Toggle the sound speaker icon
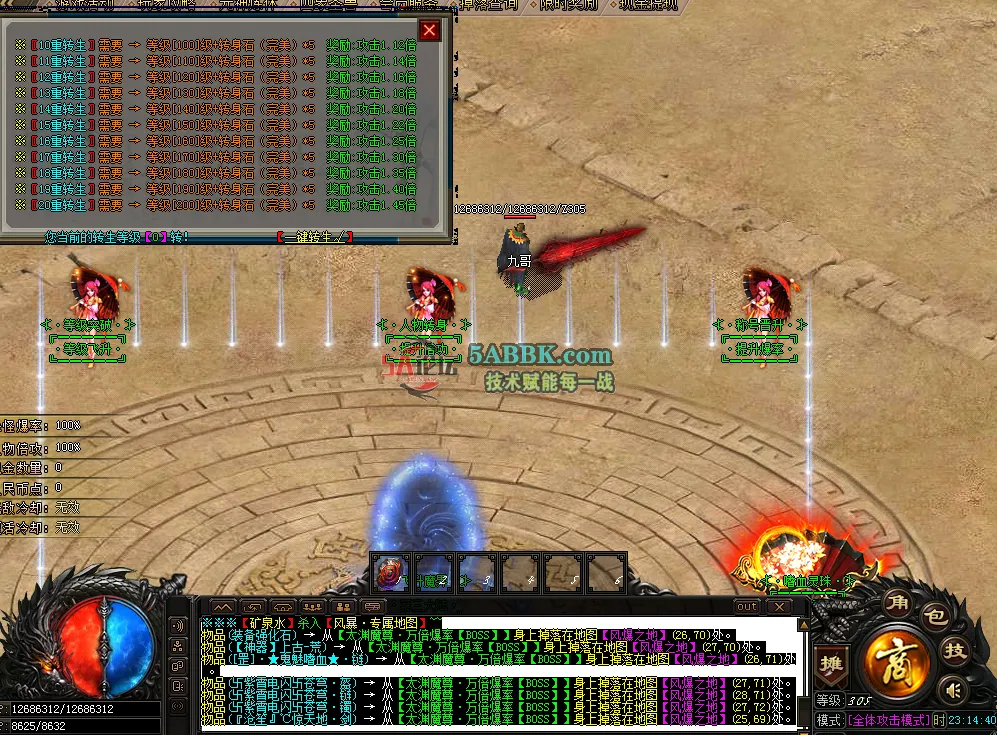 (x=953, y=689)
